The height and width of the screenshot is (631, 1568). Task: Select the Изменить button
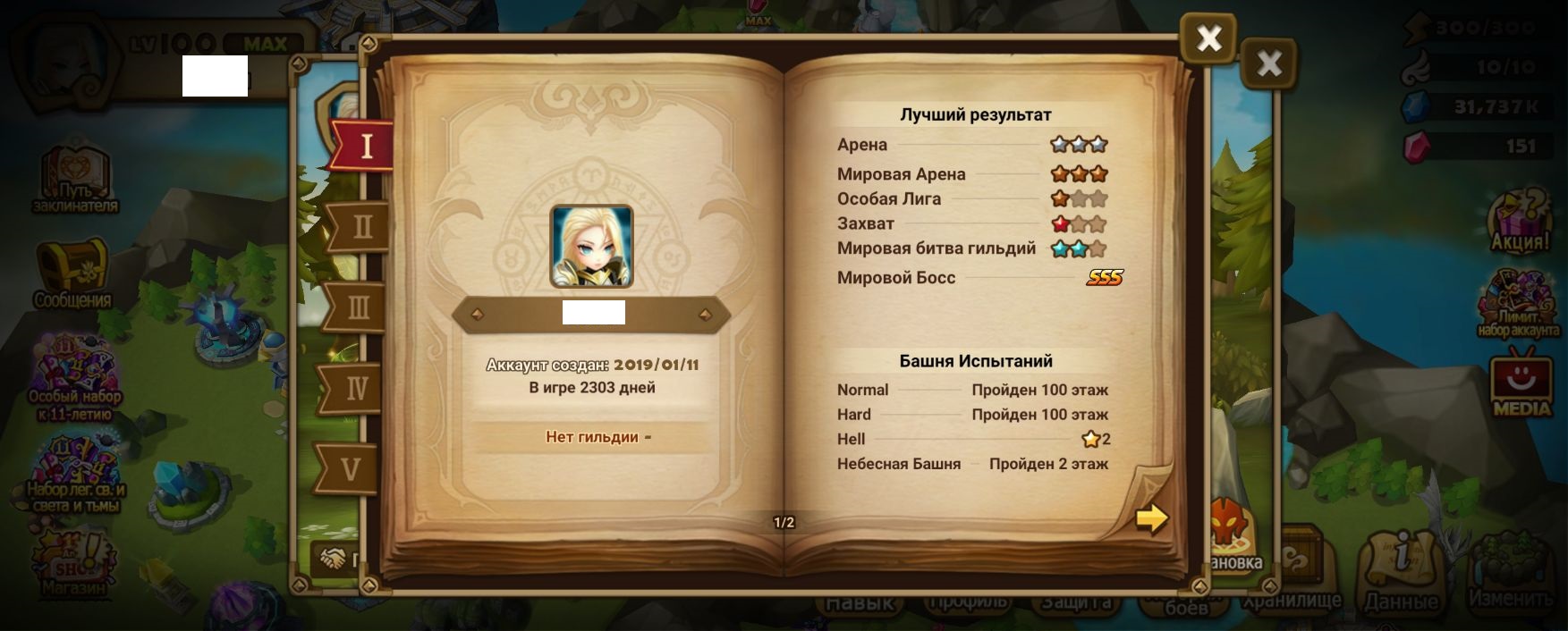[1511, 572]
